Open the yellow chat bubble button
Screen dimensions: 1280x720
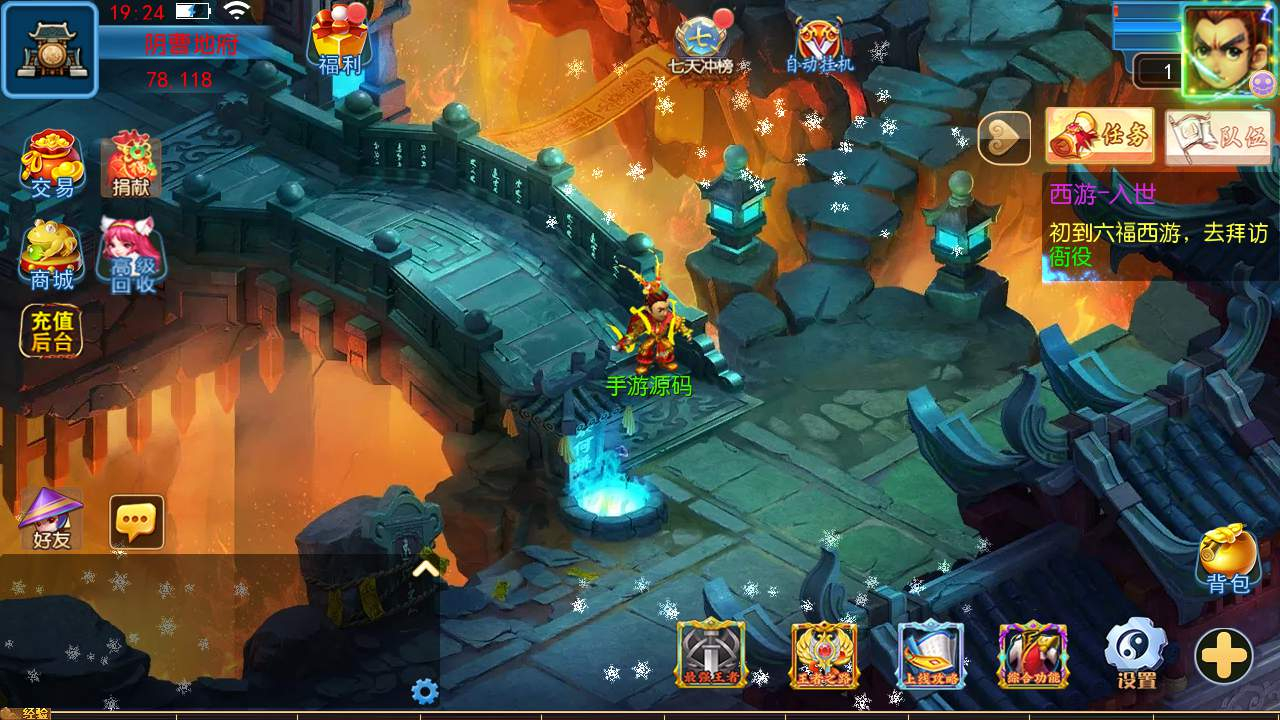136,521
